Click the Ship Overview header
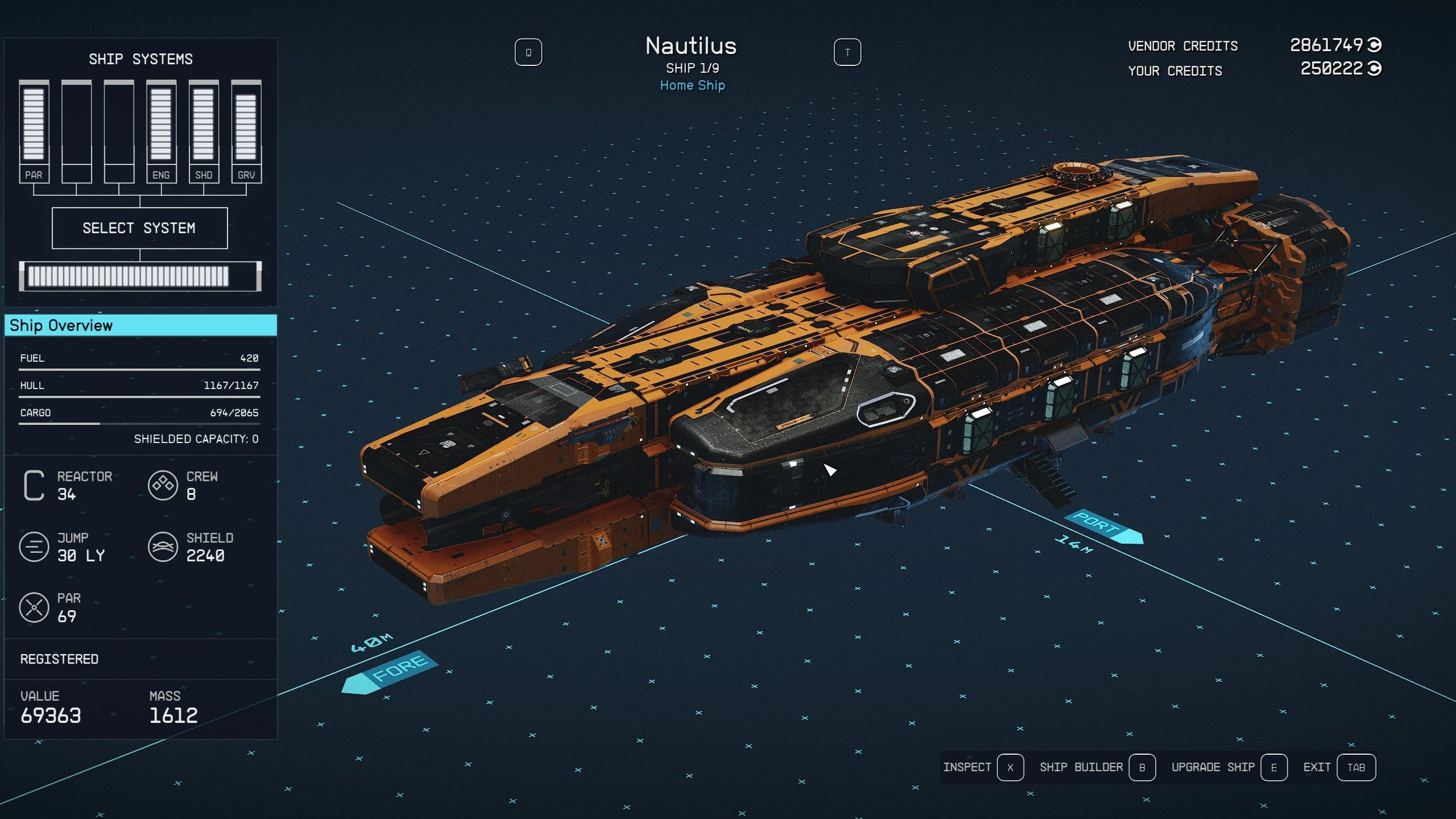 click(x=140, y=325)
